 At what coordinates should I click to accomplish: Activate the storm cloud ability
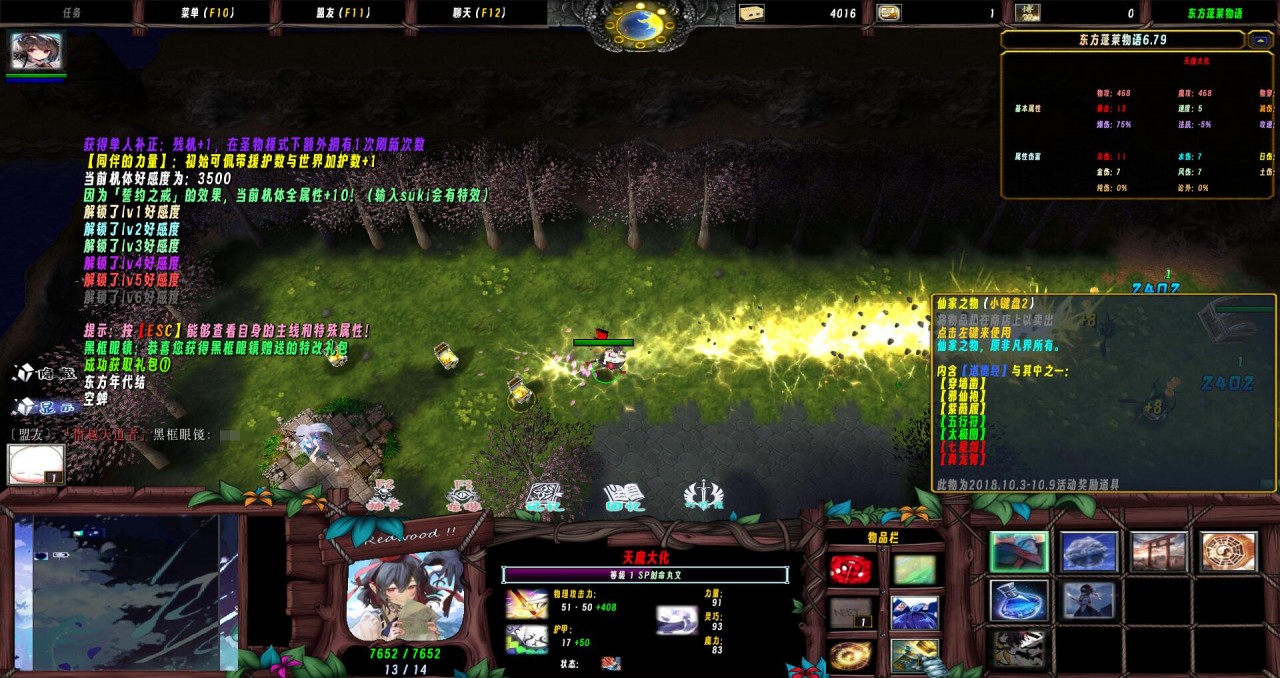1089,552
